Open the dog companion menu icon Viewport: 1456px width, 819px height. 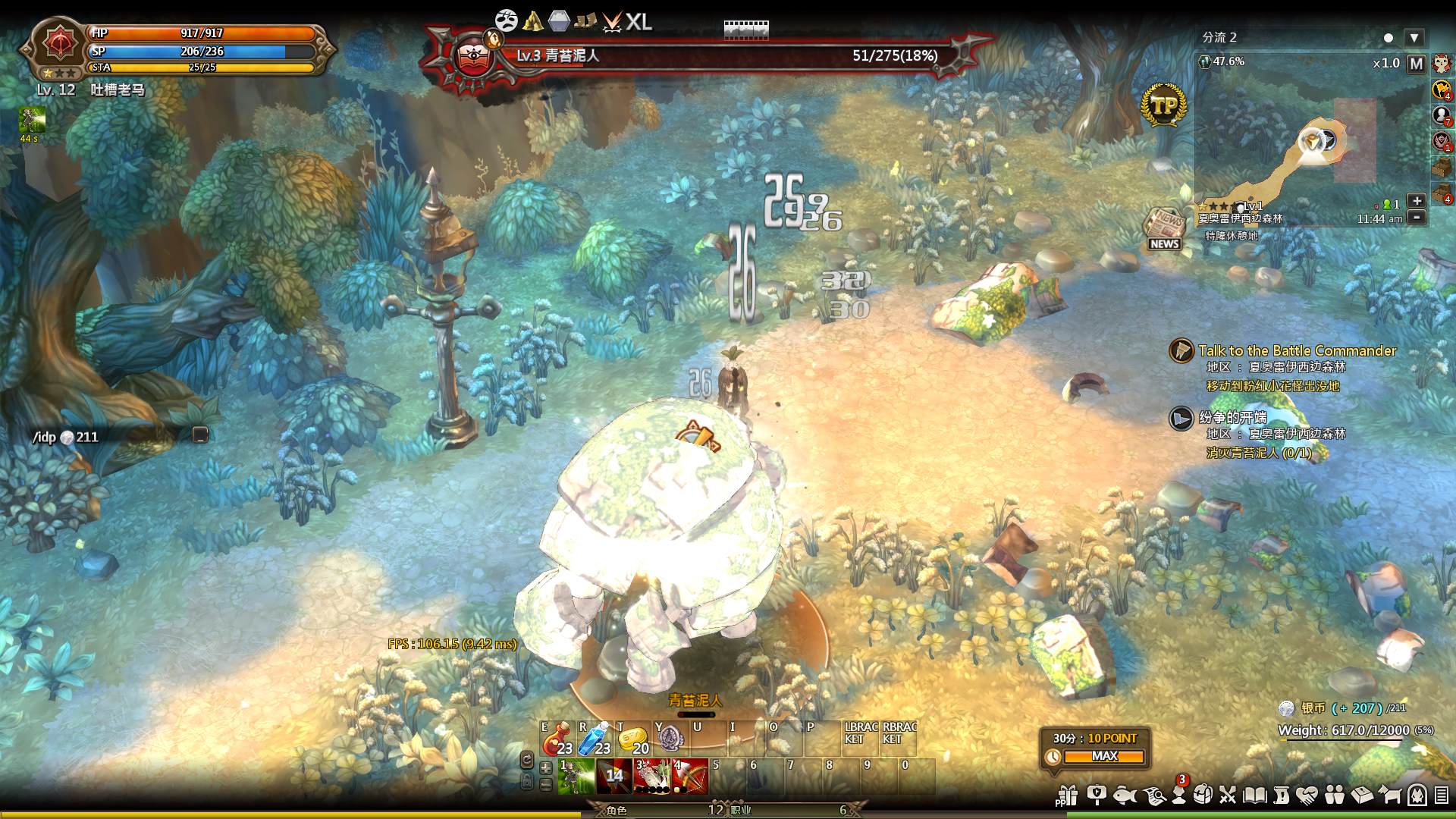point(1390,795)
